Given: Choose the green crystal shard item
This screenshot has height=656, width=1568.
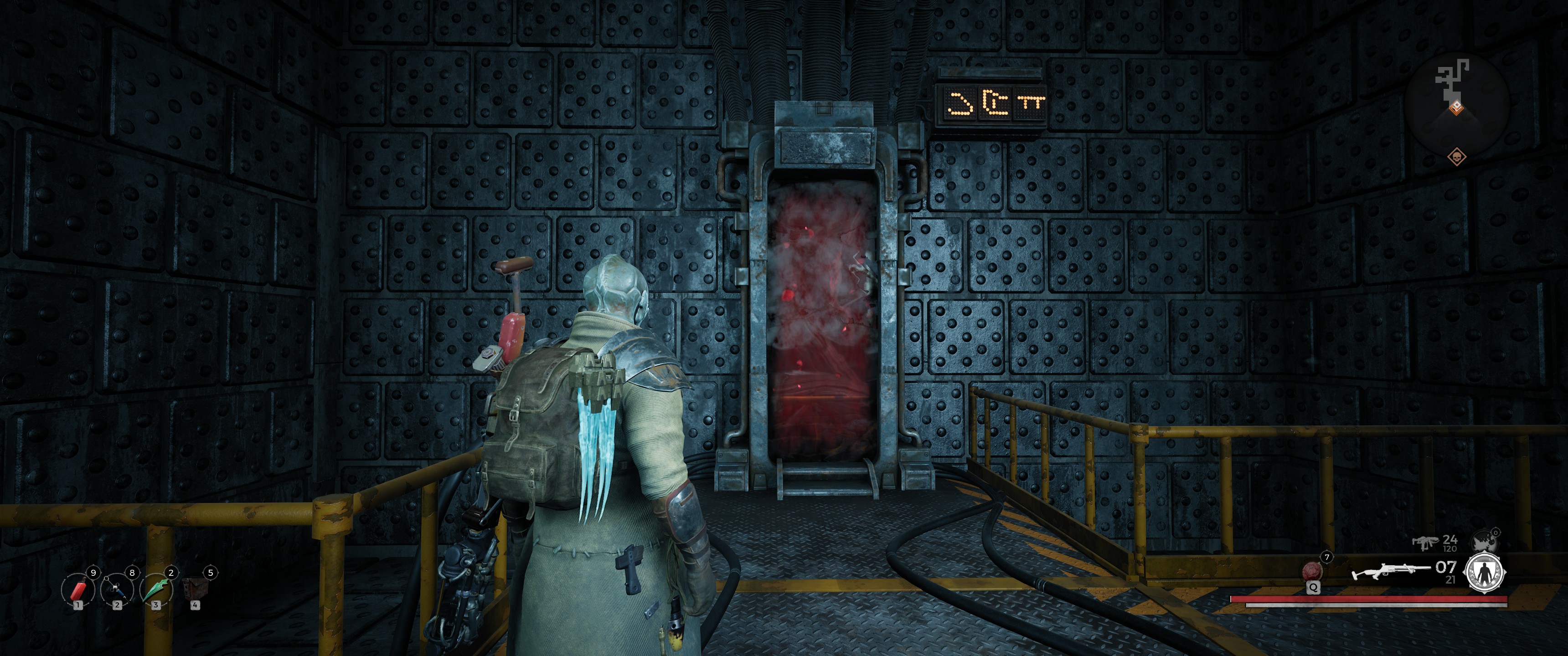Looking at the screenshot, I should (156, 589).
